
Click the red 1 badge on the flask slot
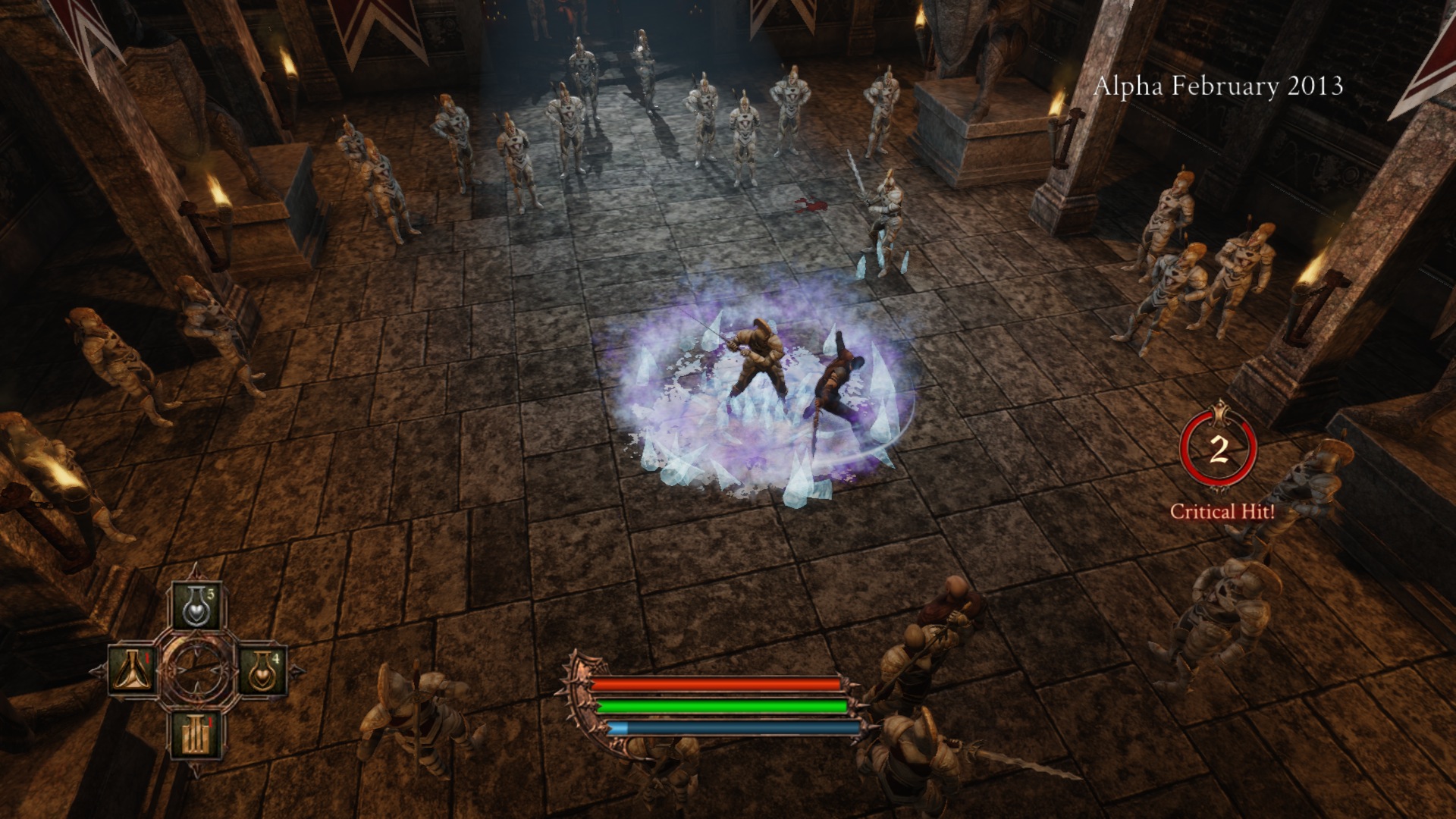pos(146,658)
